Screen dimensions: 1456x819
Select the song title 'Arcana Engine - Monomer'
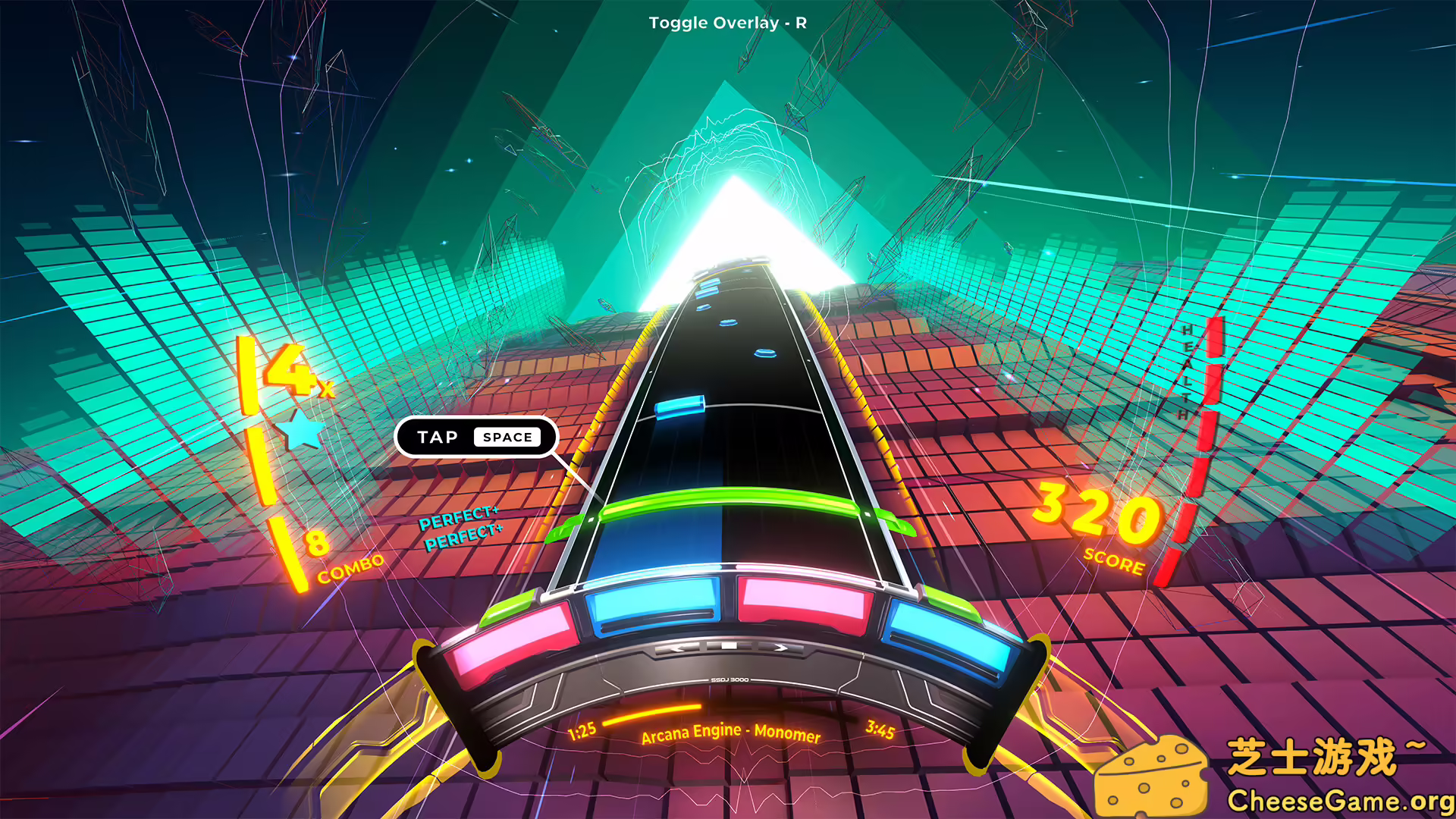click(730, 734)
